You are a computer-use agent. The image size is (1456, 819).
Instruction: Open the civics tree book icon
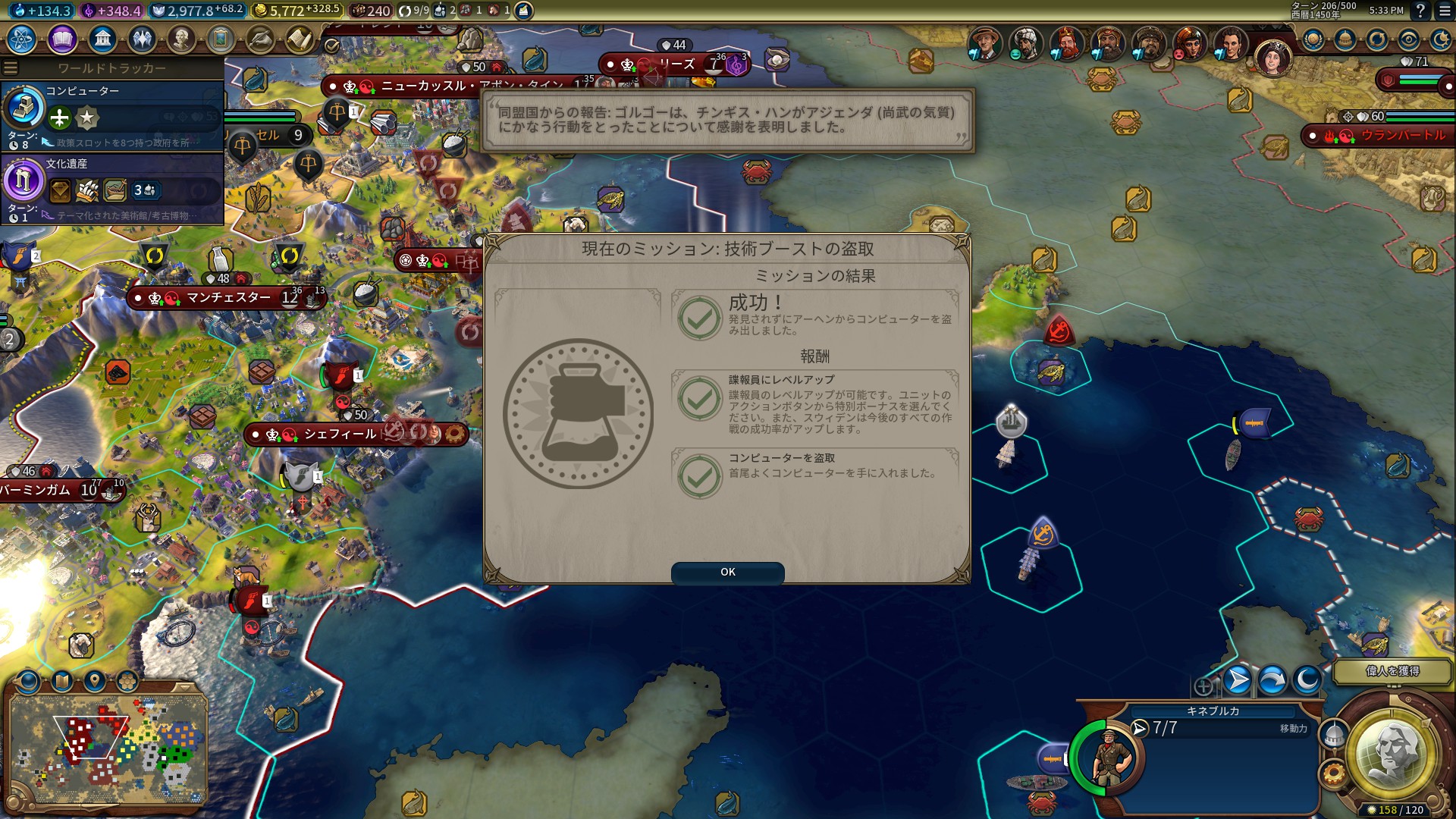(62, 39)
